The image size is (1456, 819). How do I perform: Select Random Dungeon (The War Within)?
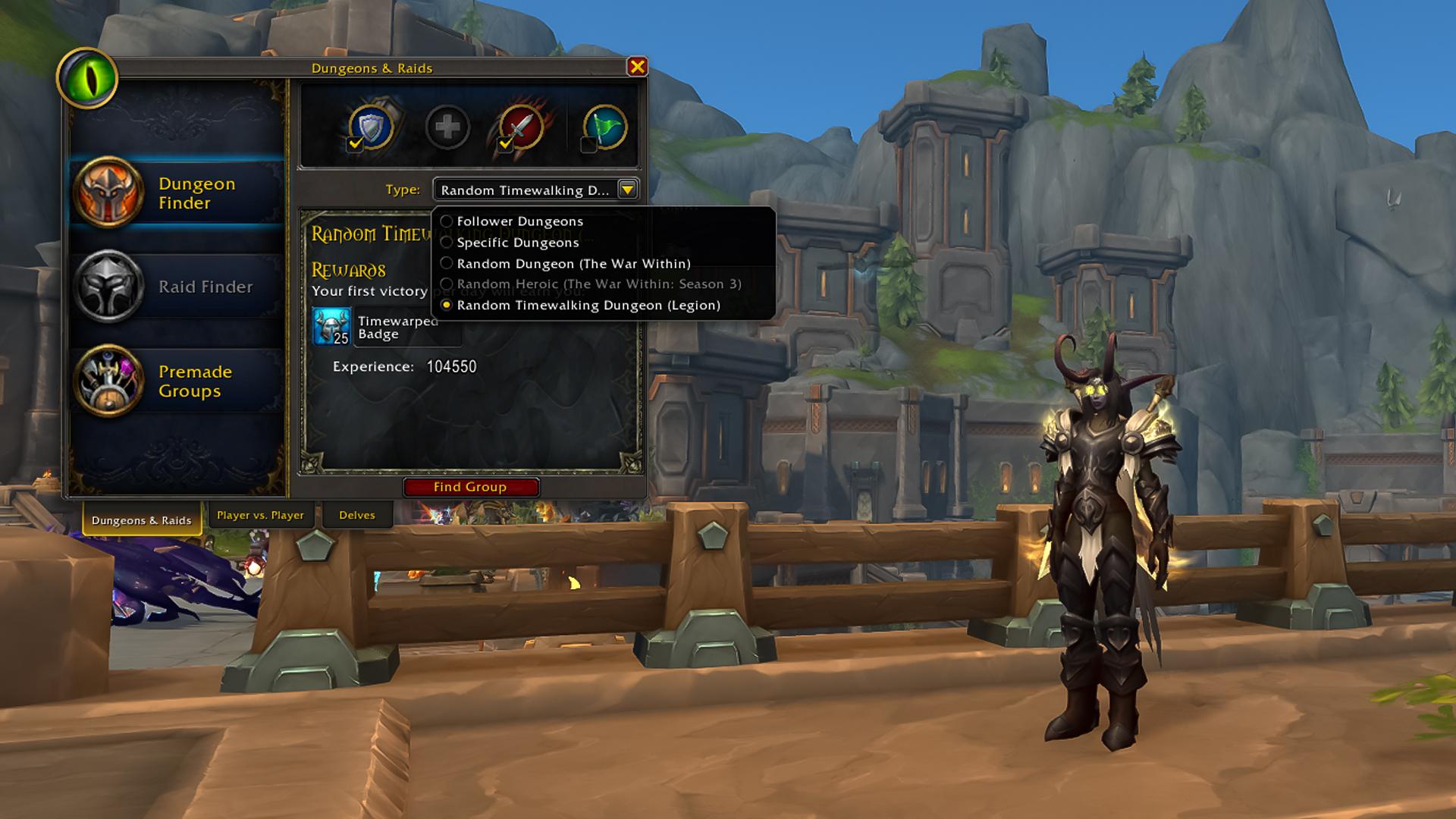point(573,264)
